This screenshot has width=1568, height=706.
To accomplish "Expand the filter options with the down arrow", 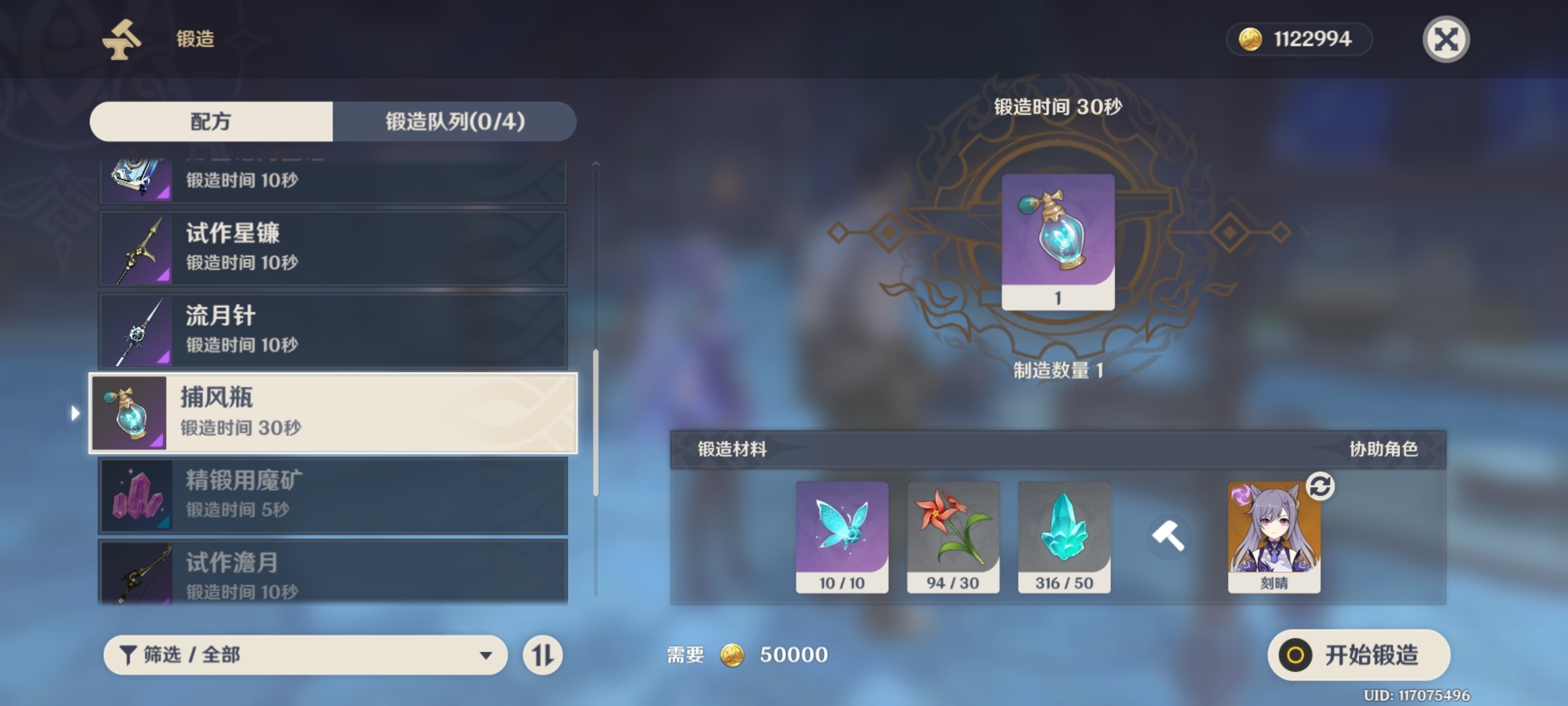I will pyautogui.click(x=486, y=654).
